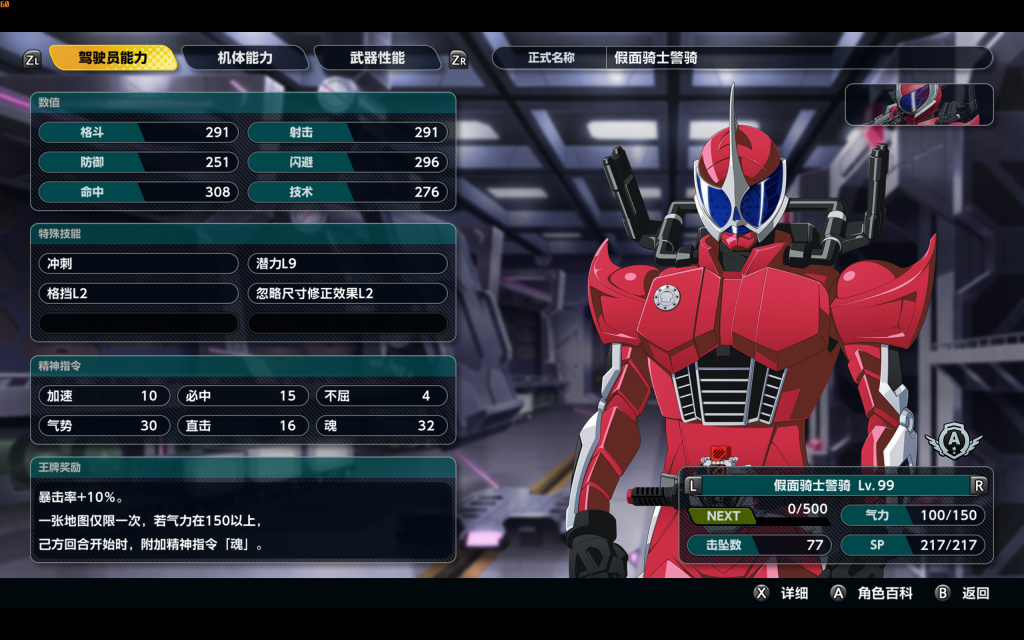
Task: Go back with 返回
Action: [963, 593]
